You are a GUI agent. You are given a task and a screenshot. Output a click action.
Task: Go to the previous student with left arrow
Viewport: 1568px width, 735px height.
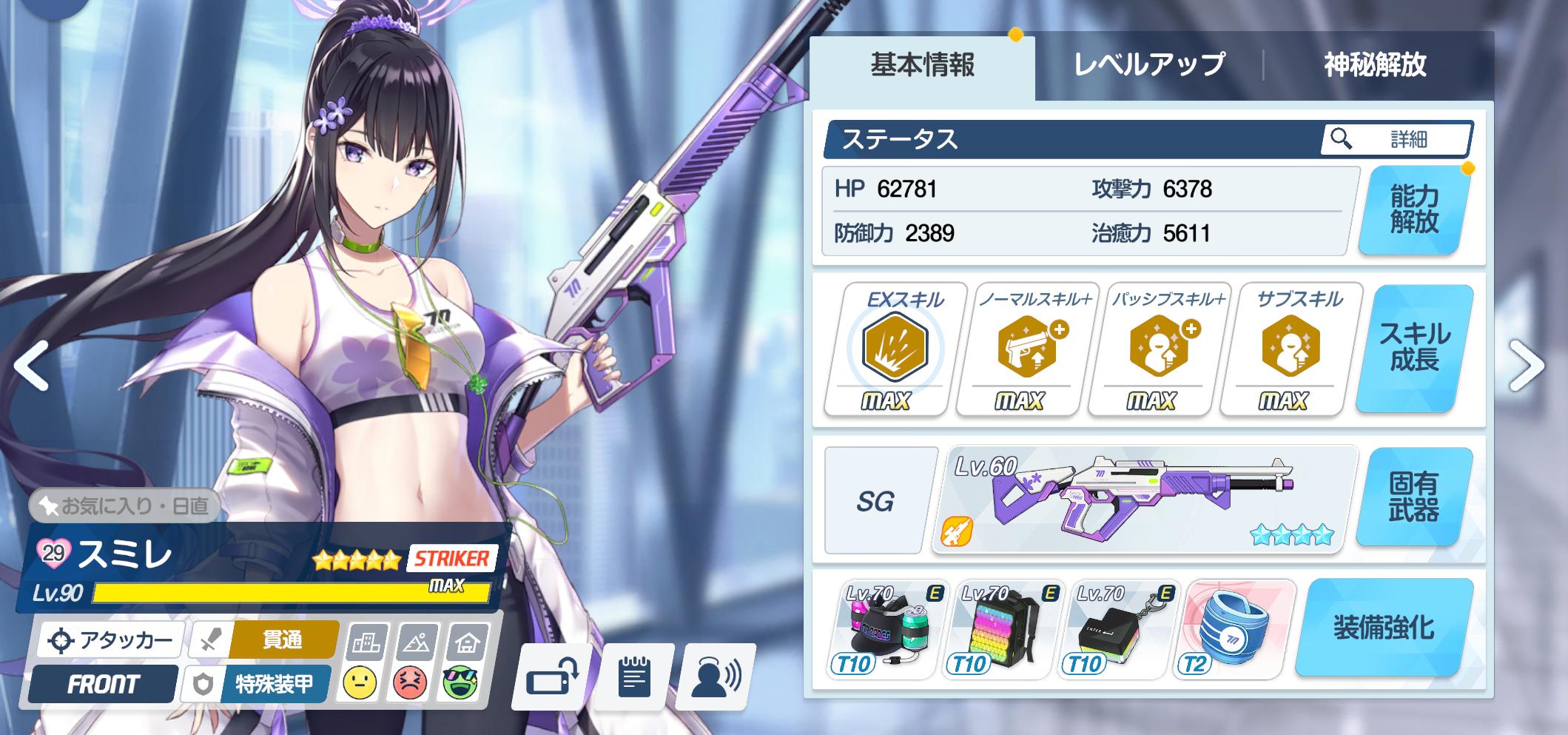[x=31, y=365]
